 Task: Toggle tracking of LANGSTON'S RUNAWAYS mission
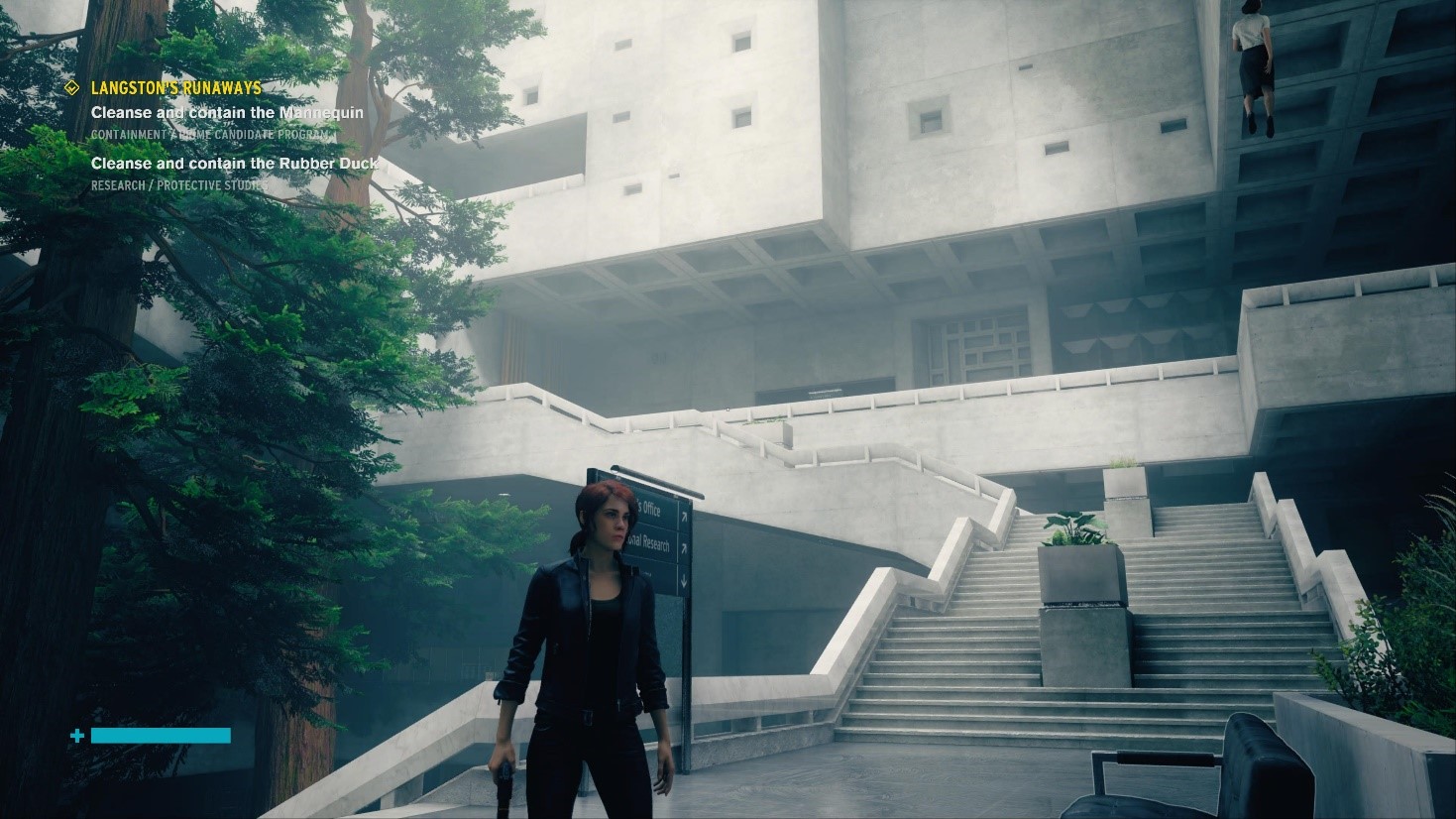coord(174,87)
